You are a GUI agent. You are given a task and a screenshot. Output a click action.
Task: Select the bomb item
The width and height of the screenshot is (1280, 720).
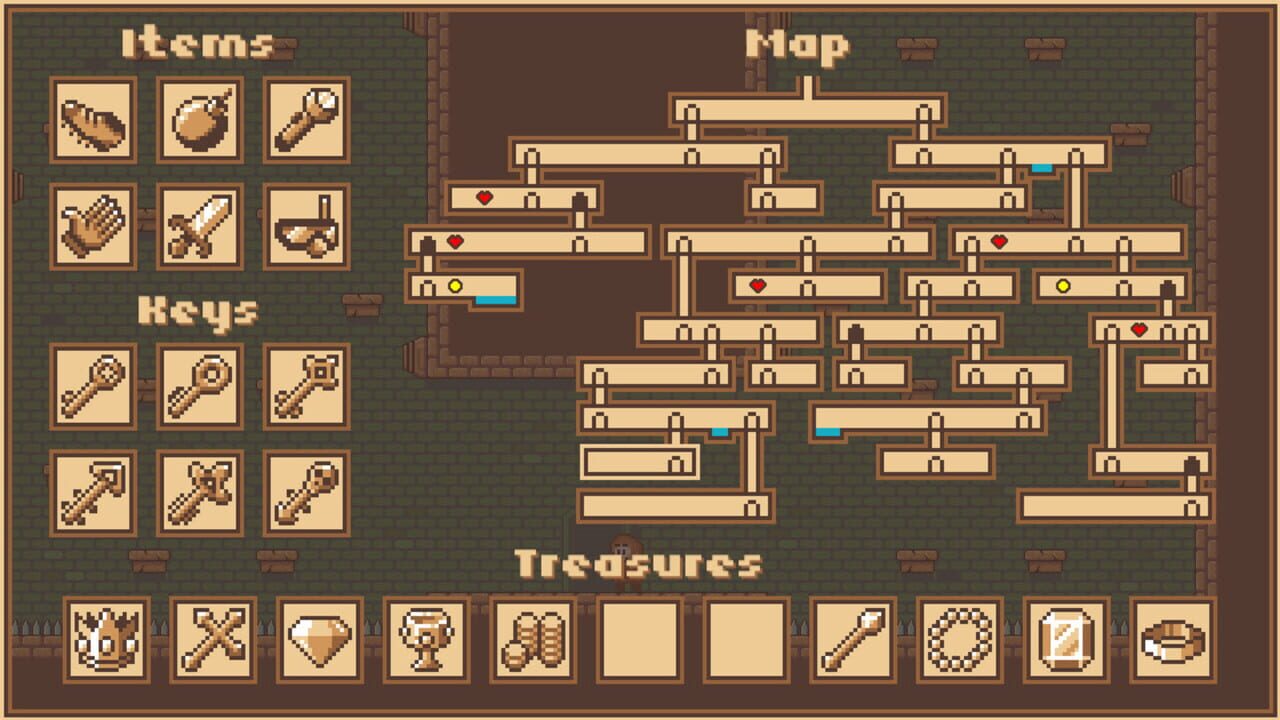click(x=200, y=122)
